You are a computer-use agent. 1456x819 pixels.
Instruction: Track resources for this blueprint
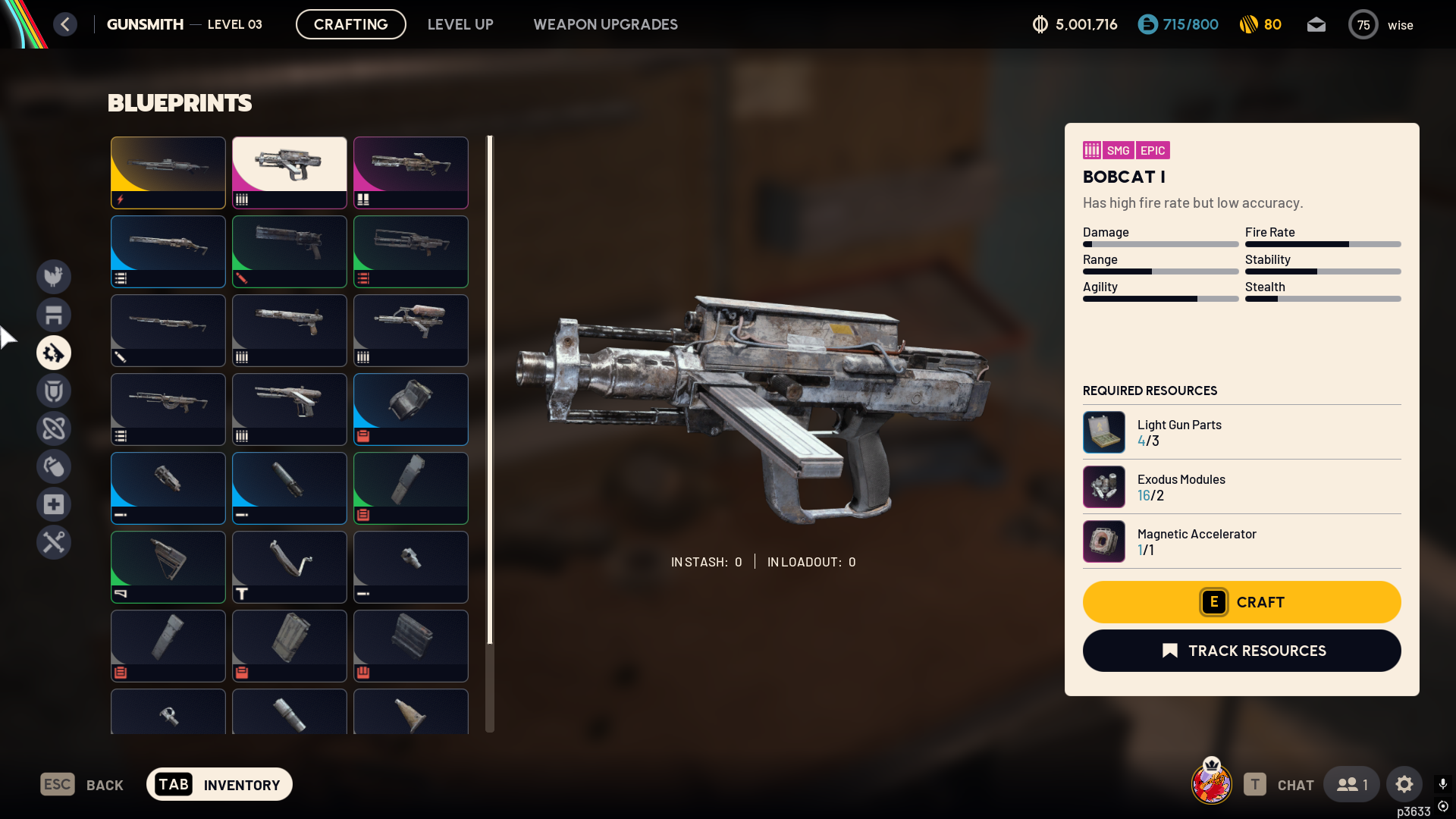[1241, 651]
